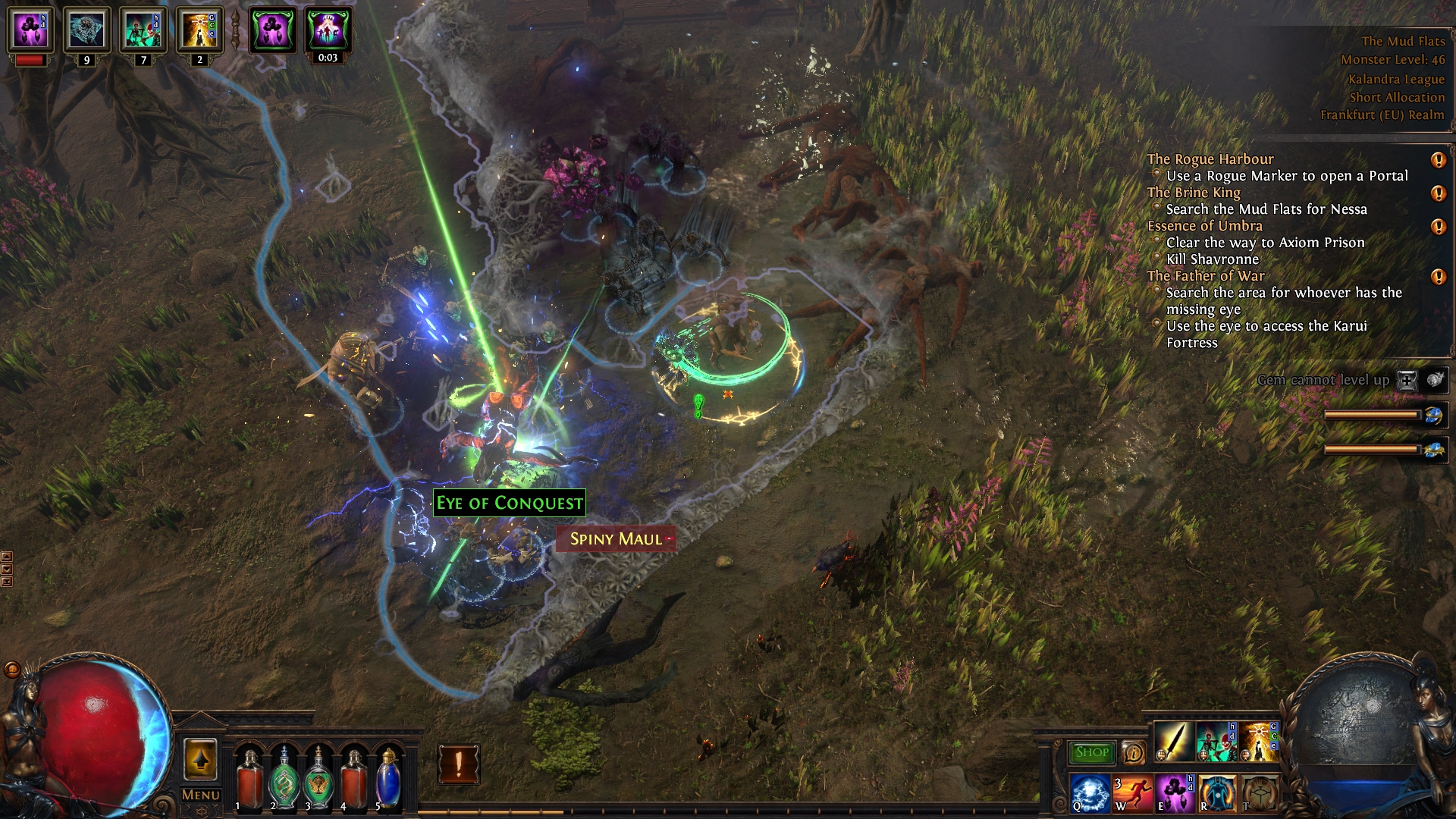This screenshot has height=819, width=1456.
Task: Open the info speech-bubble icon beside Shop
Action: (x=1134, y=752)
